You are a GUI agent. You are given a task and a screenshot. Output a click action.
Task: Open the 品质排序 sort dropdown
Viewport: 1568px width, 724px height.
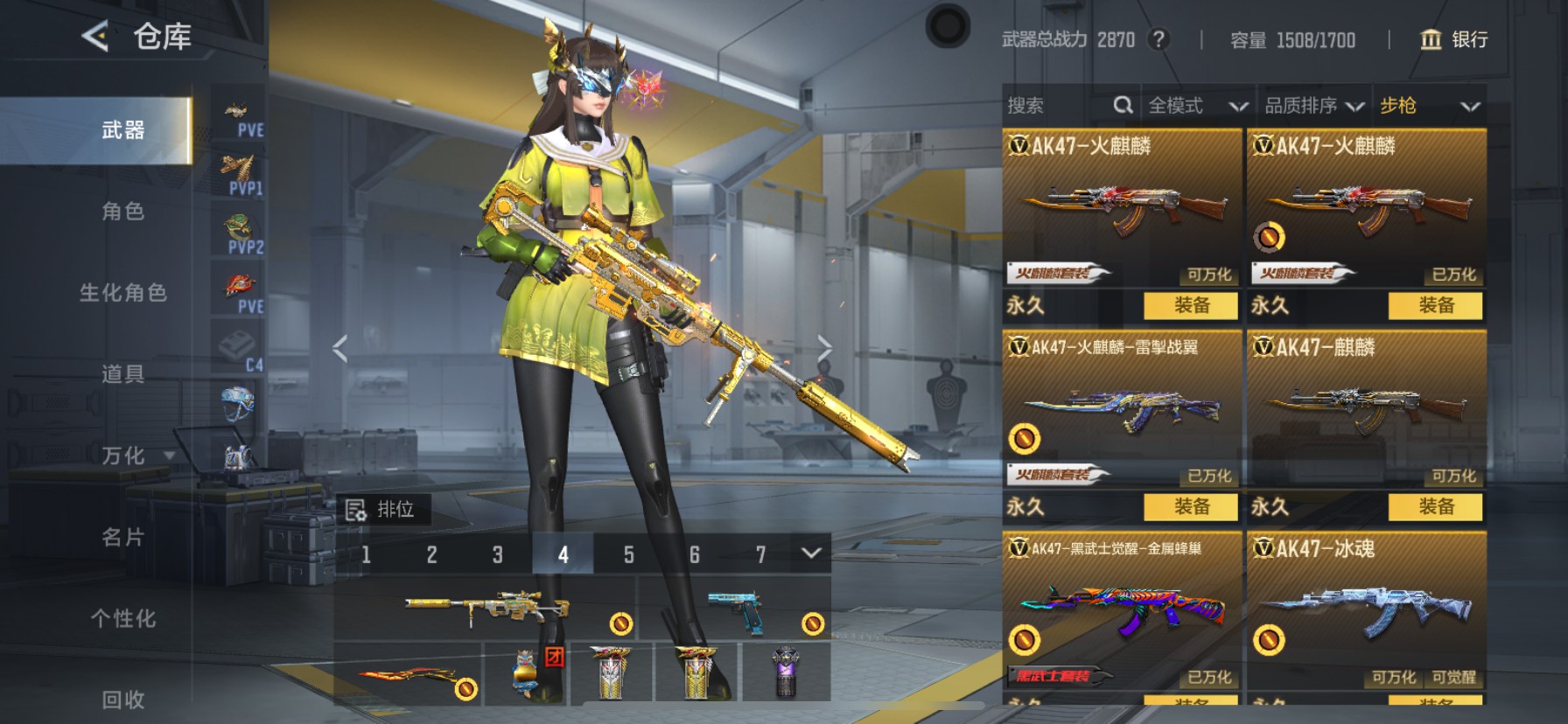[x=1313, y=106]
